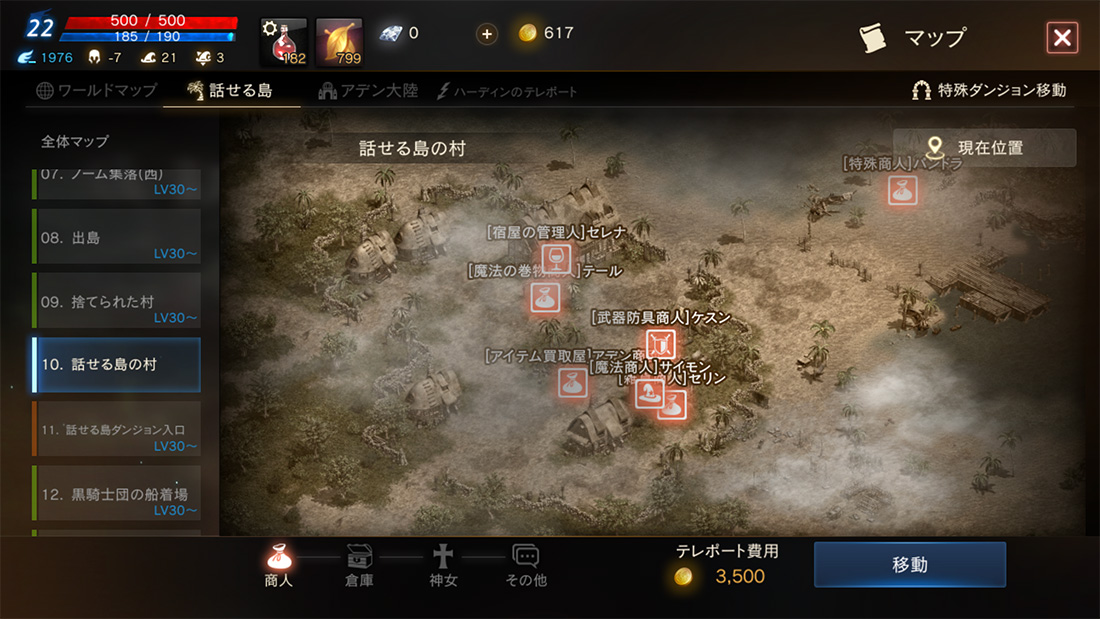Choose 08. 出島 from the area list
1100x619 pixels.
(x=116, y=237)
